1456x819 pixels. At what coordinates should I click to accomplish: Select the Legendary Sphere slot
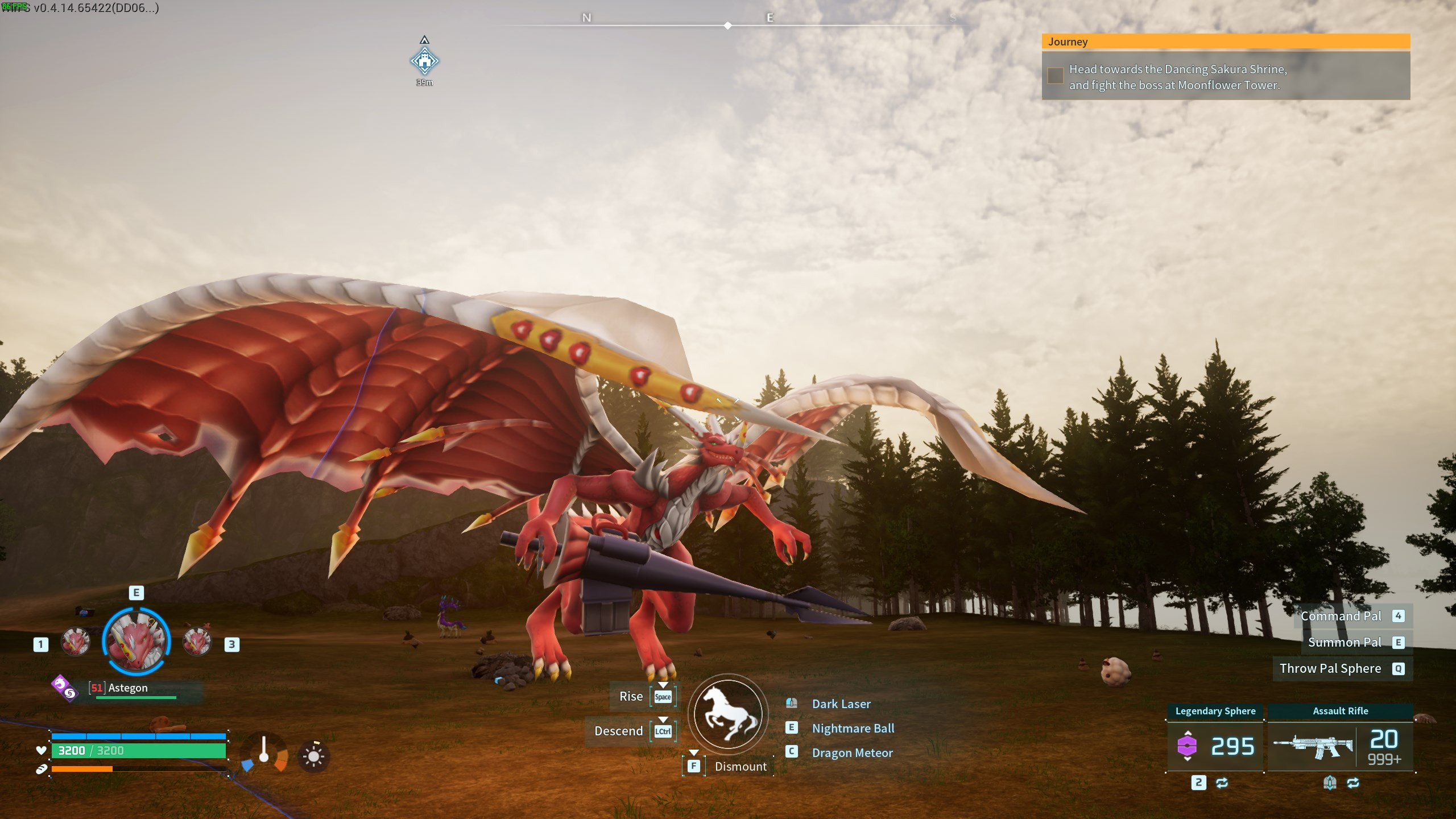coord(1215,746)
